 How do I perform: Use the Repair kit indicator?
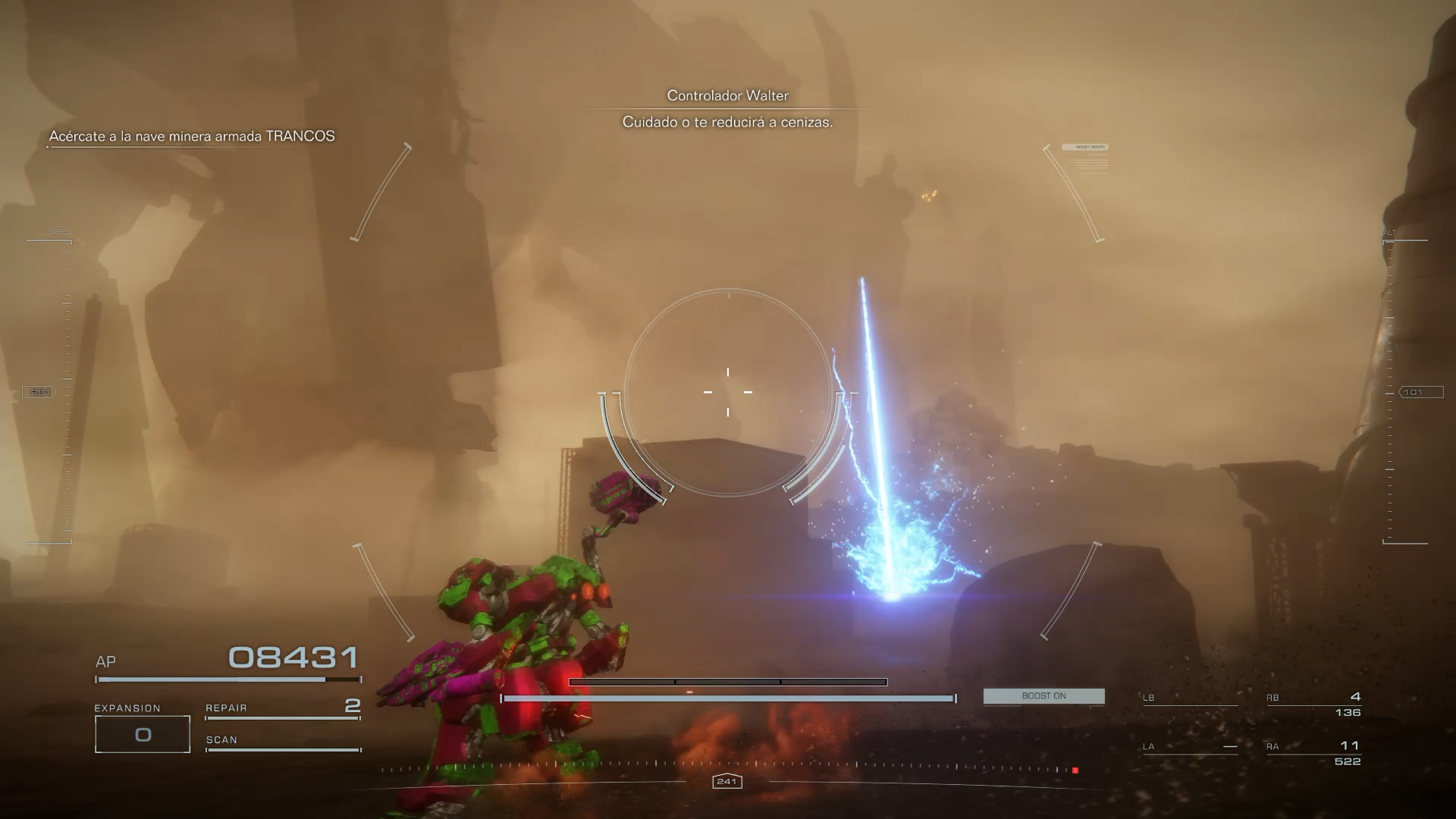[x=282, y=708]
